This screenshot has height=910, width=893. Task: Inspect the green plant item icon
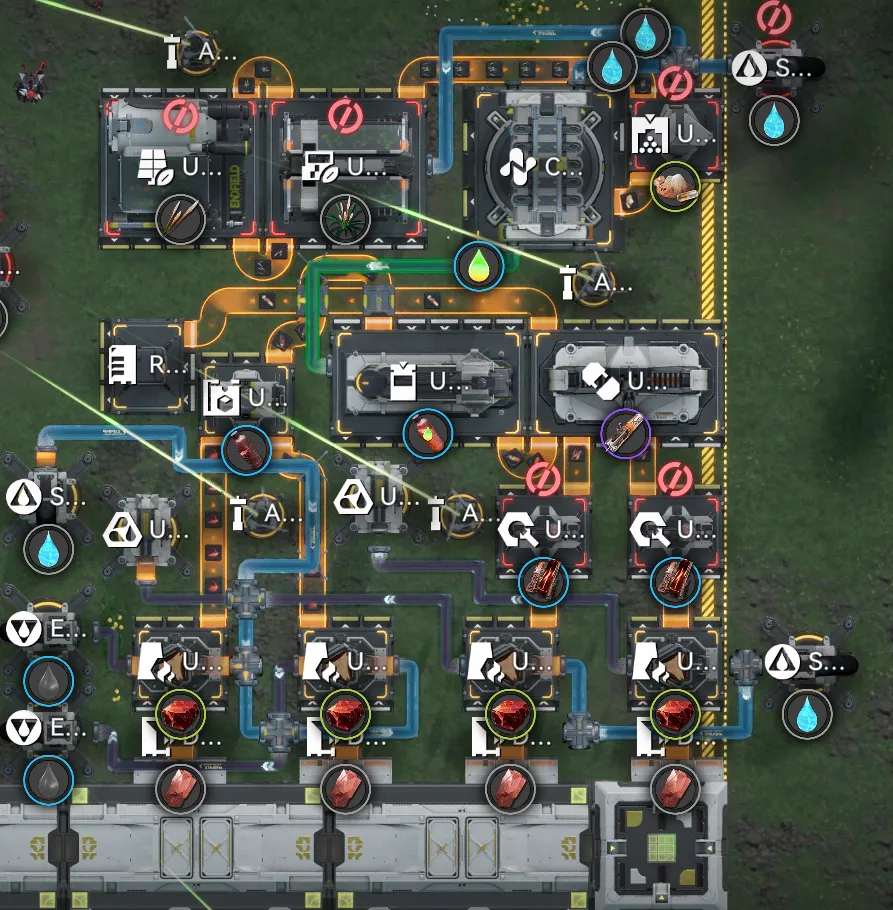point(345,219)
